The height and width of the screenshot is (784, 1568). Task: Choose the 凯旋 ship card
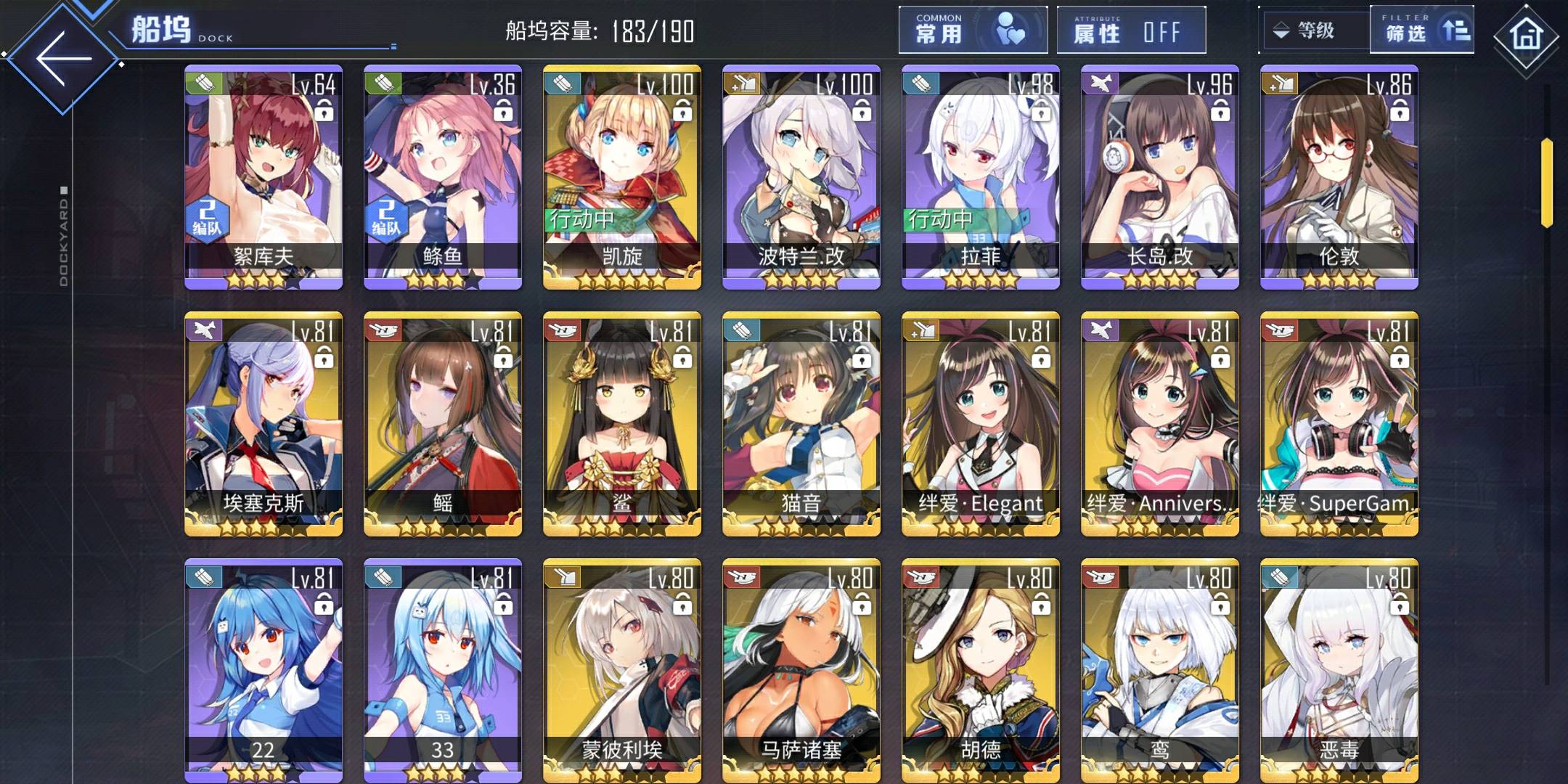622,177
